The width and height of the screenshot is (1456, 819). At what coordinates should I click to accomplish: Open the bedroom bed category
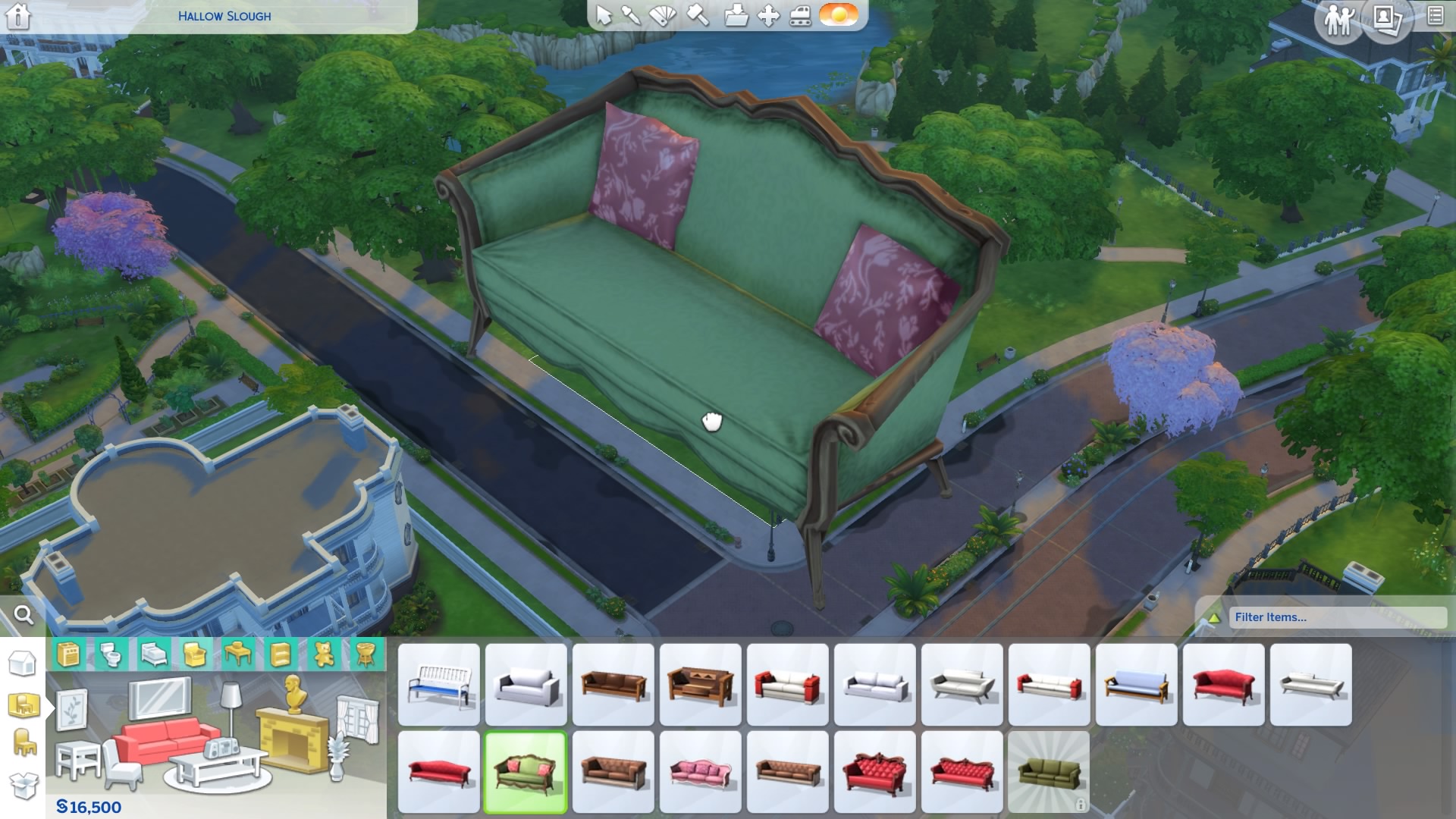[x=153, y=654]
